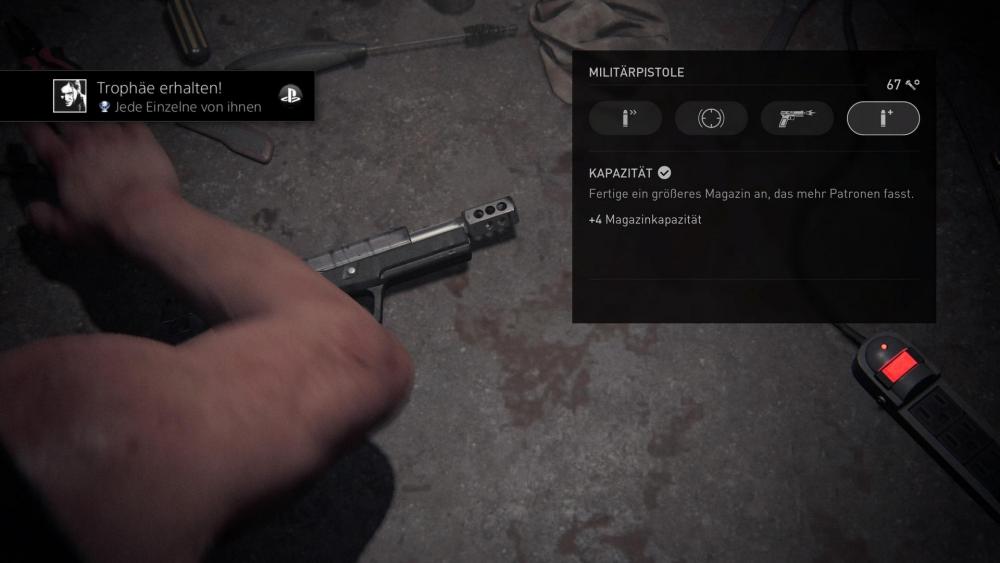
Task: Select the pistol muzzle upgrade
Action: pos(797,118)
